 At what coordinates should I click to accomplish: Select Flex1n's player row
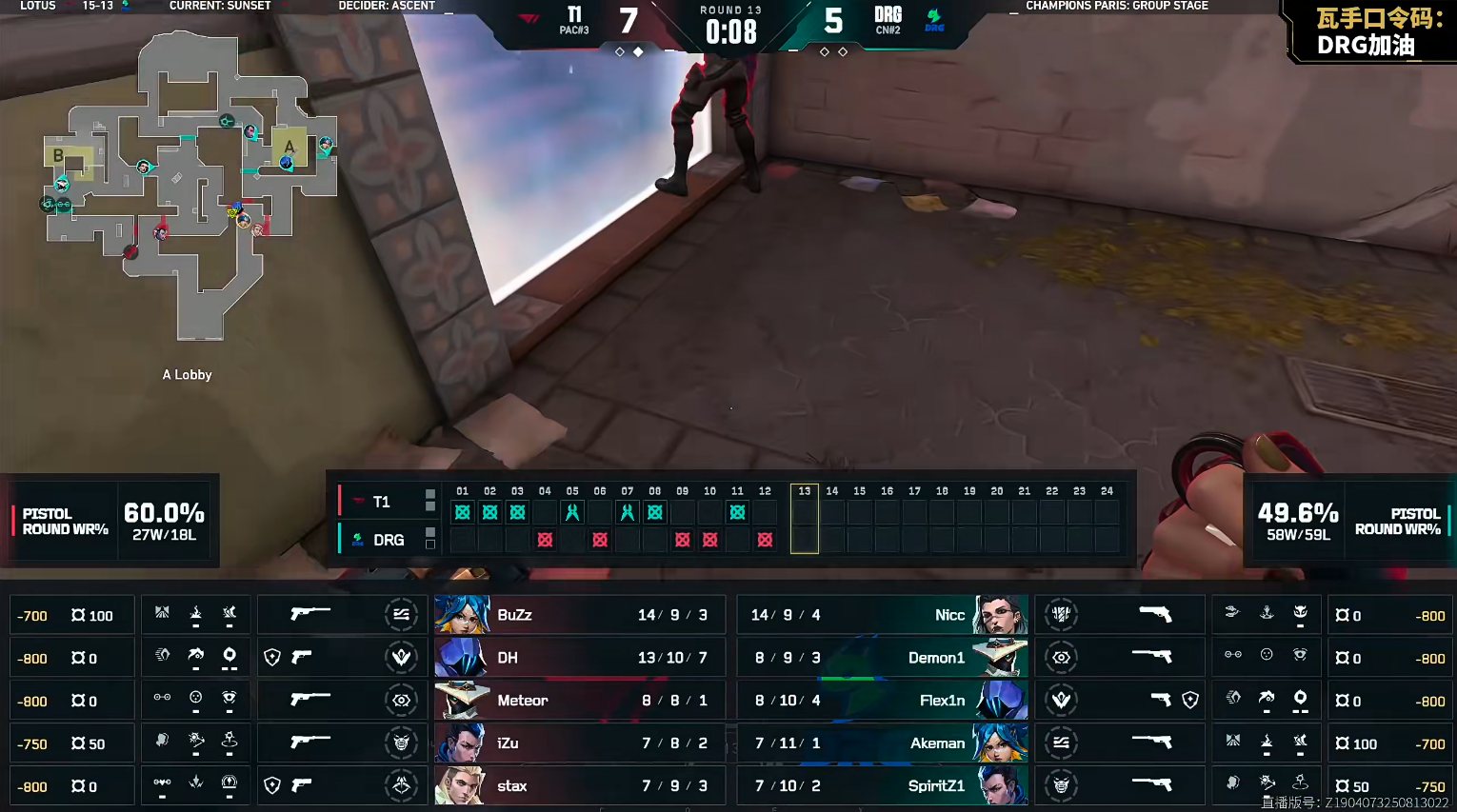882,701
